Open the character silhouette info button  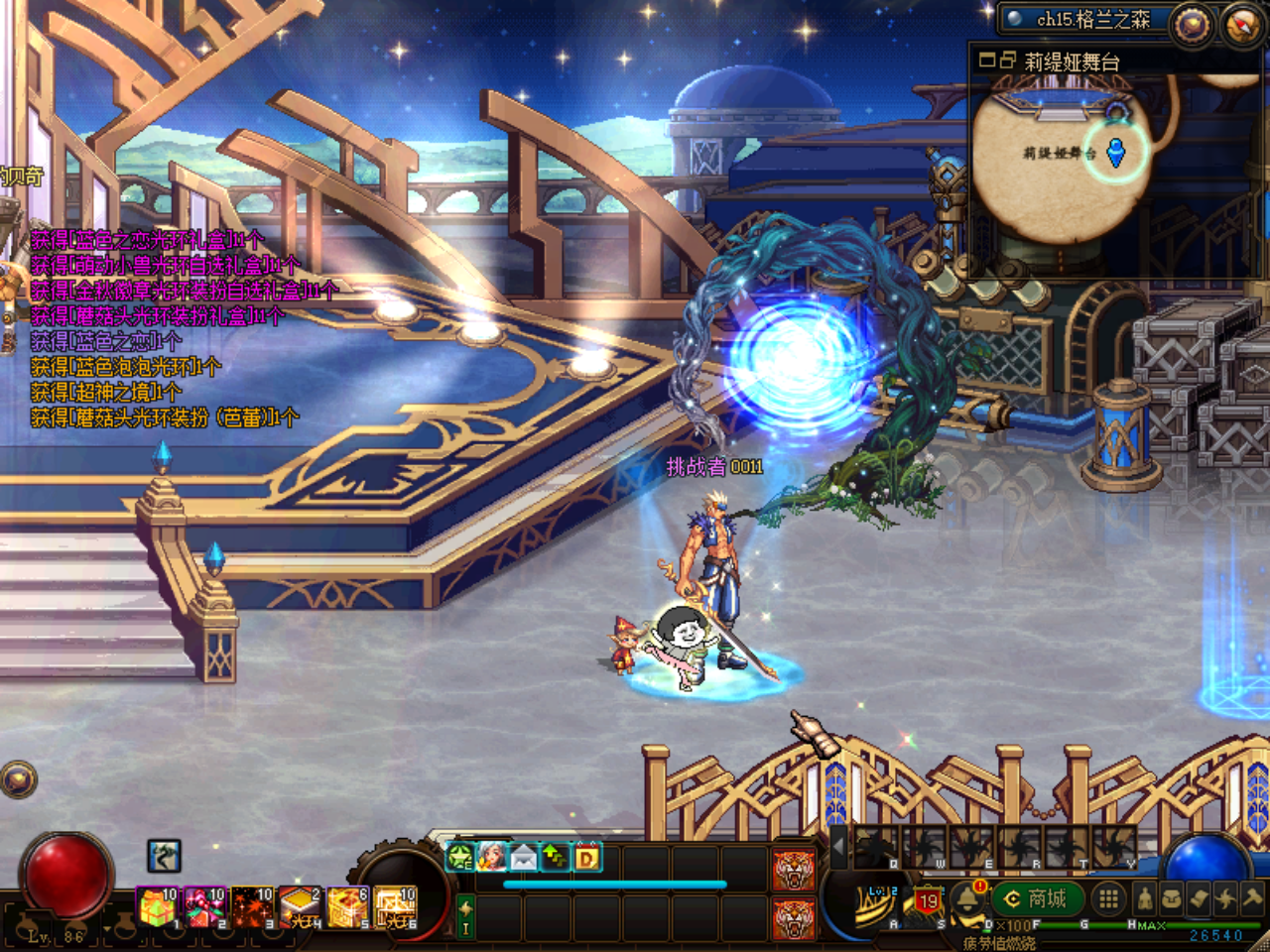pyautogui.click(x=1144, y=898)
